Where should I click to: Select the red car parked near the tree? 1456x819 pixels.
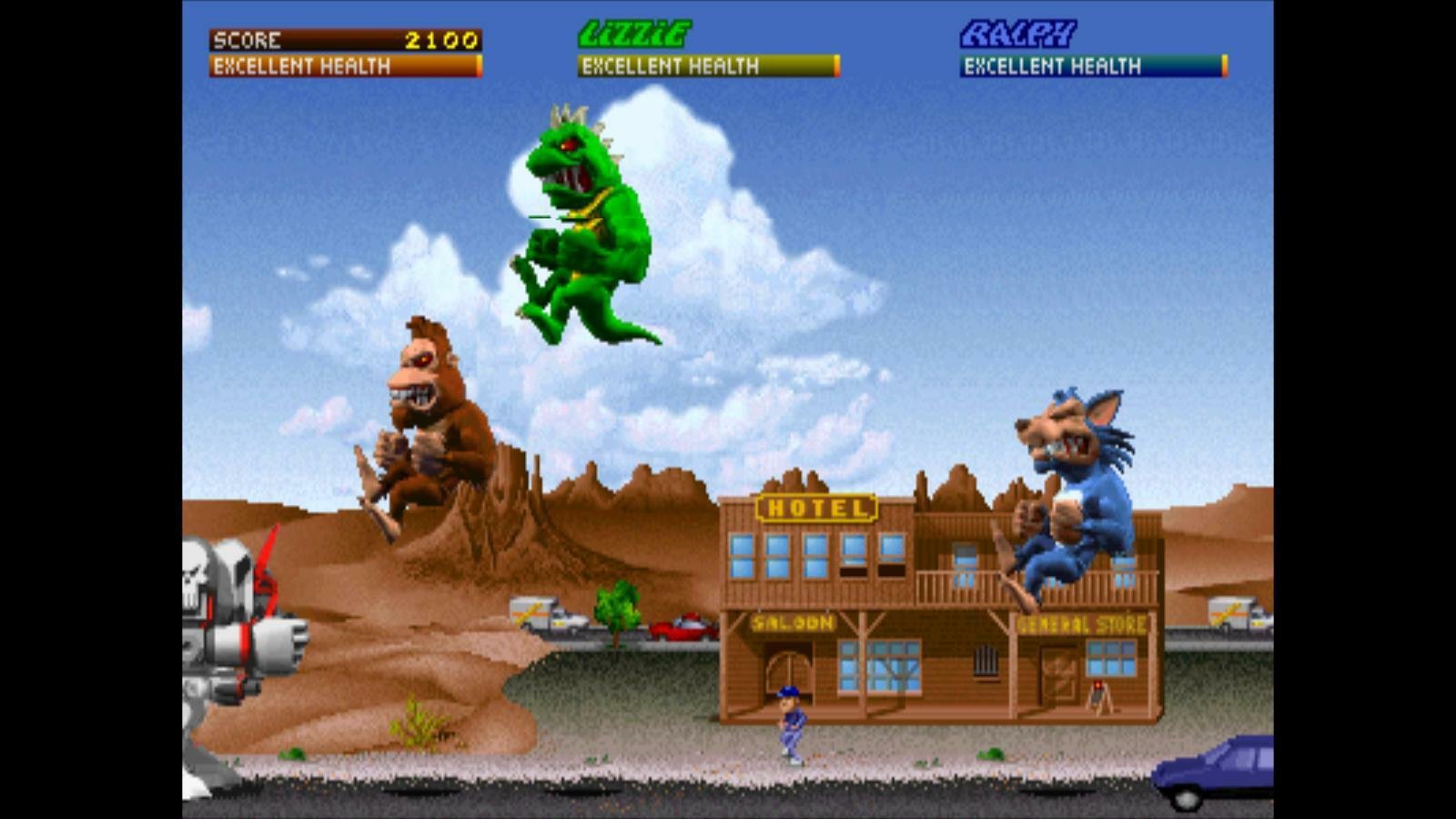coord(682,628)
